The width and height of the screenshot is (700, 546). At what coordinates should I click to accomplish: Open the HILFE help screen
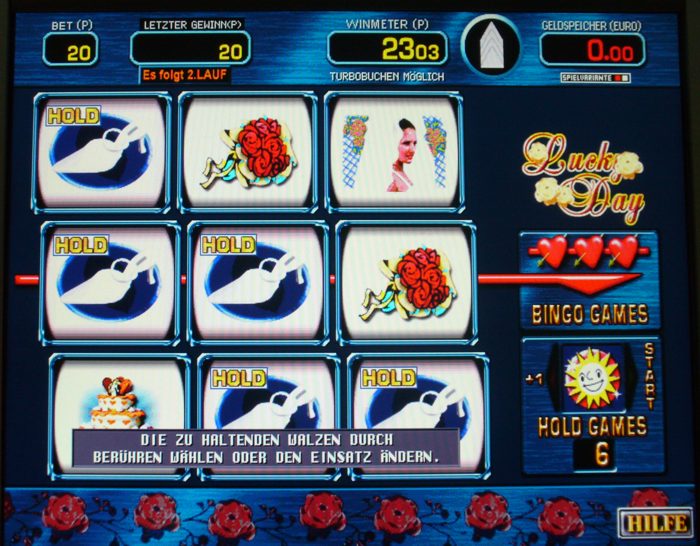[653, 521]
